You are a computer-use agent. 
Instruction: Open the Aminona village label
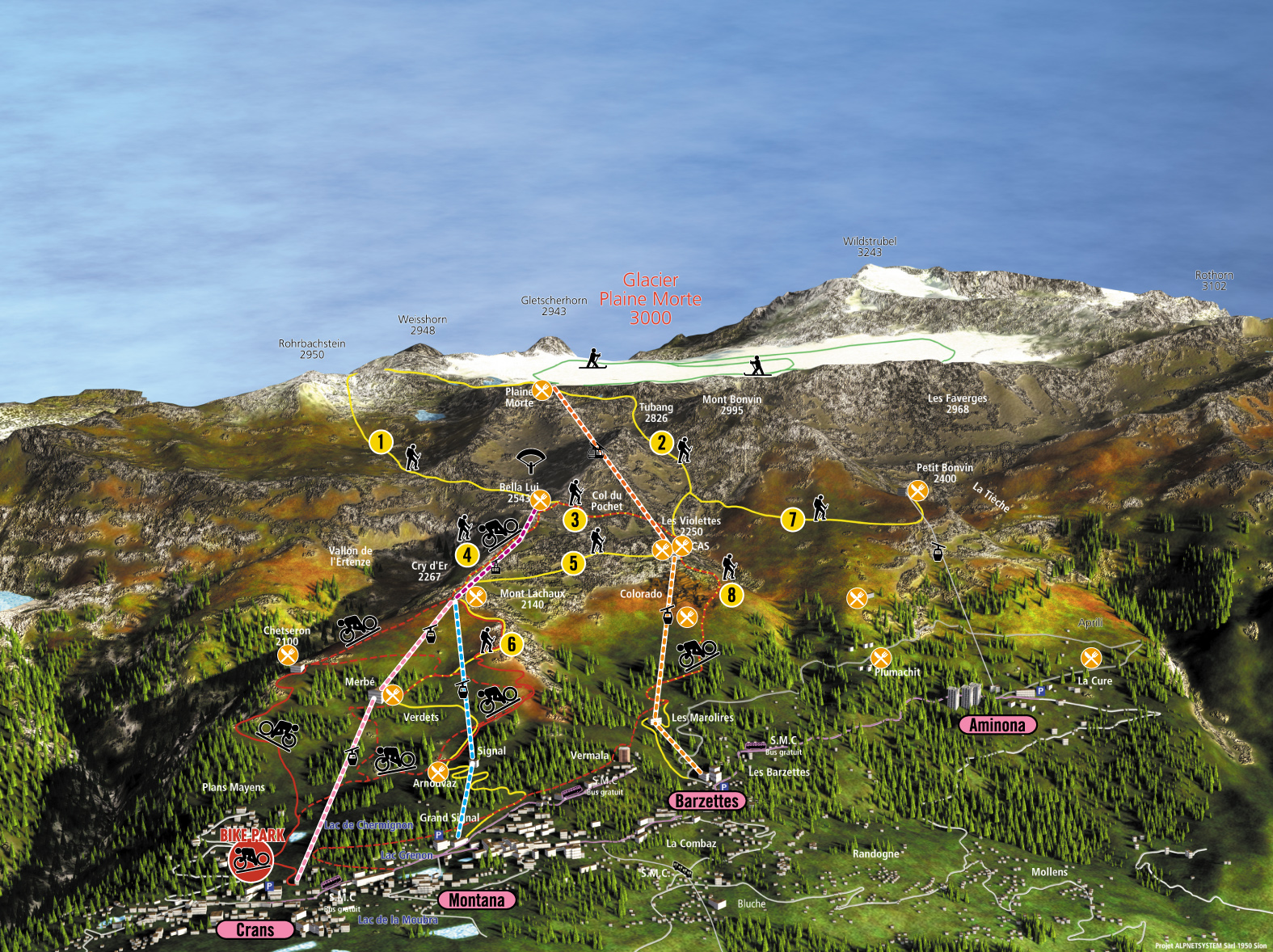(x=997, y=725)
